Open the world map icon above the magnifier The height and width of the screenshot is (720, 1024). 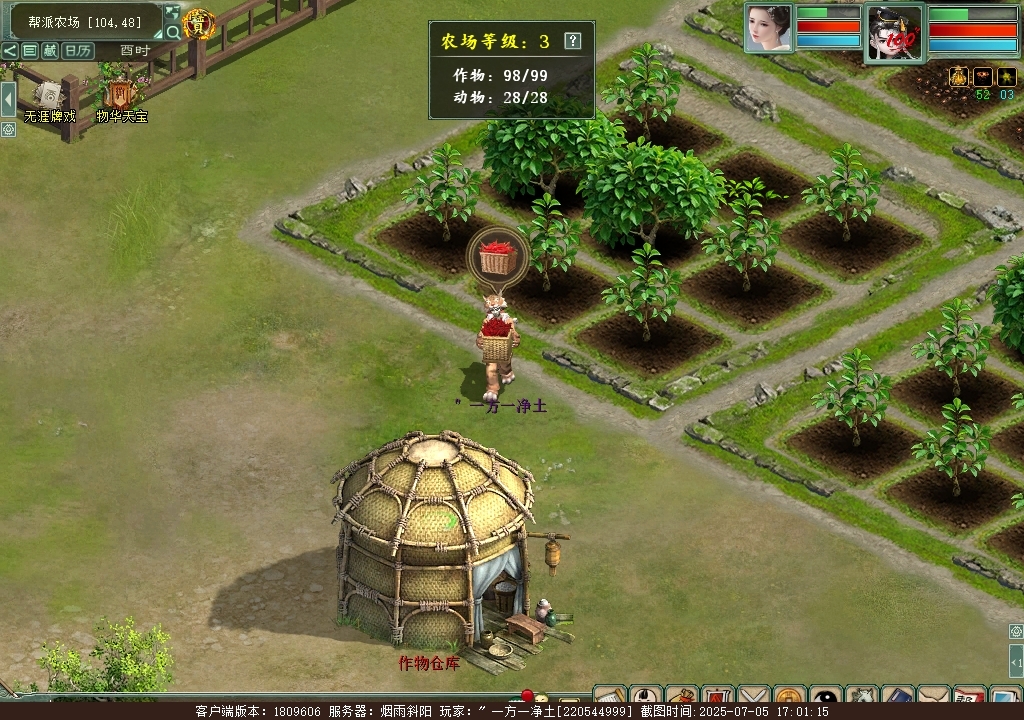(x=171, y=13)
